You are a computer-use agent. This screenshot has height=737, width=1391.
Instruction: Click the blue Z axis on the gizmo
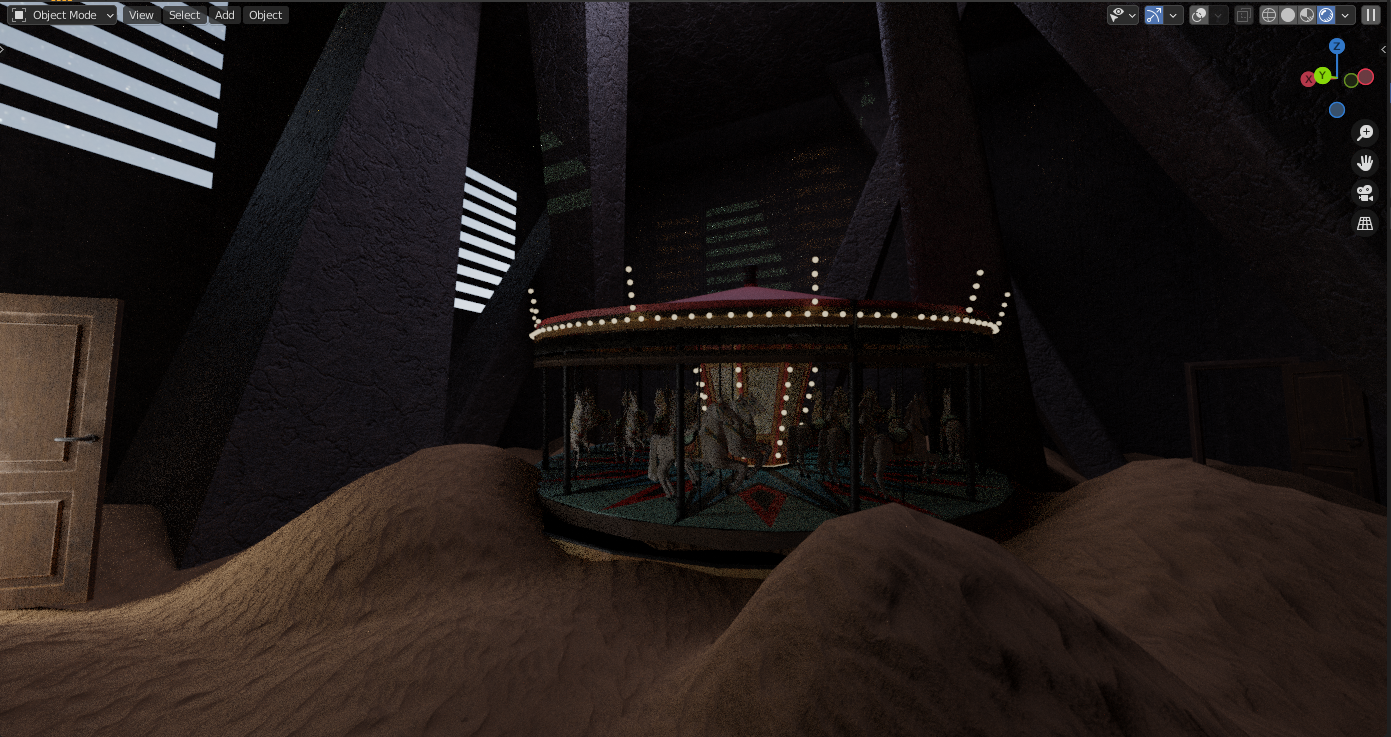coord(1337,46)
